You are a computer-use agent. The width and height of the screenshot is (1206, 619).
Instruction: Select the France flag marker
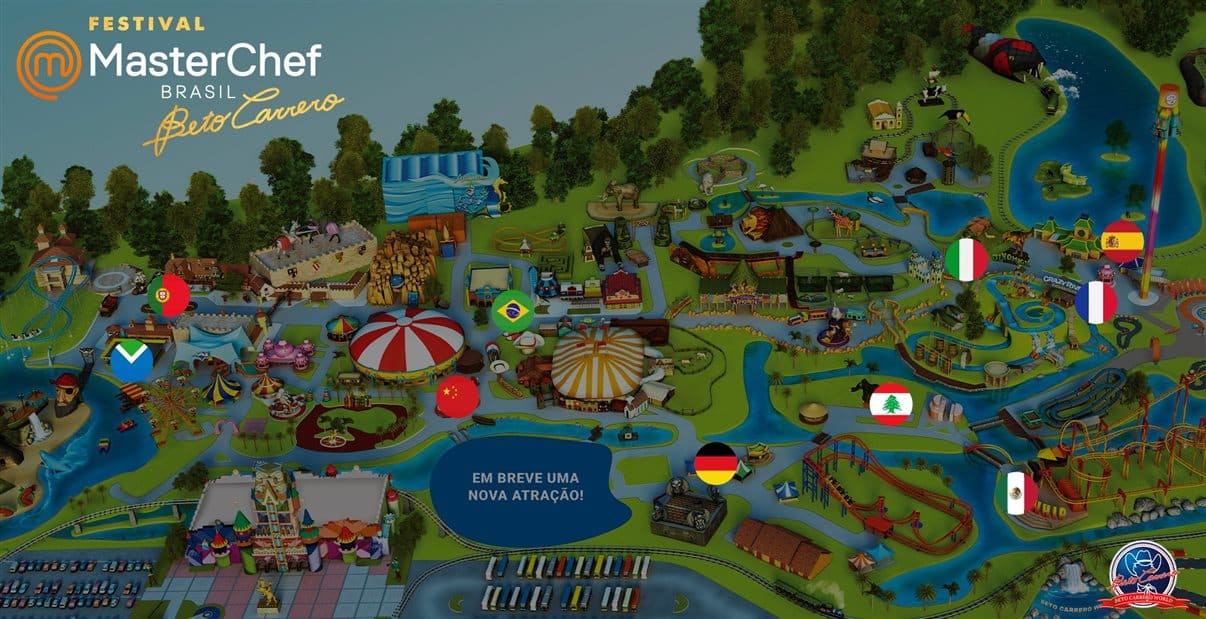click(1096, 302)
